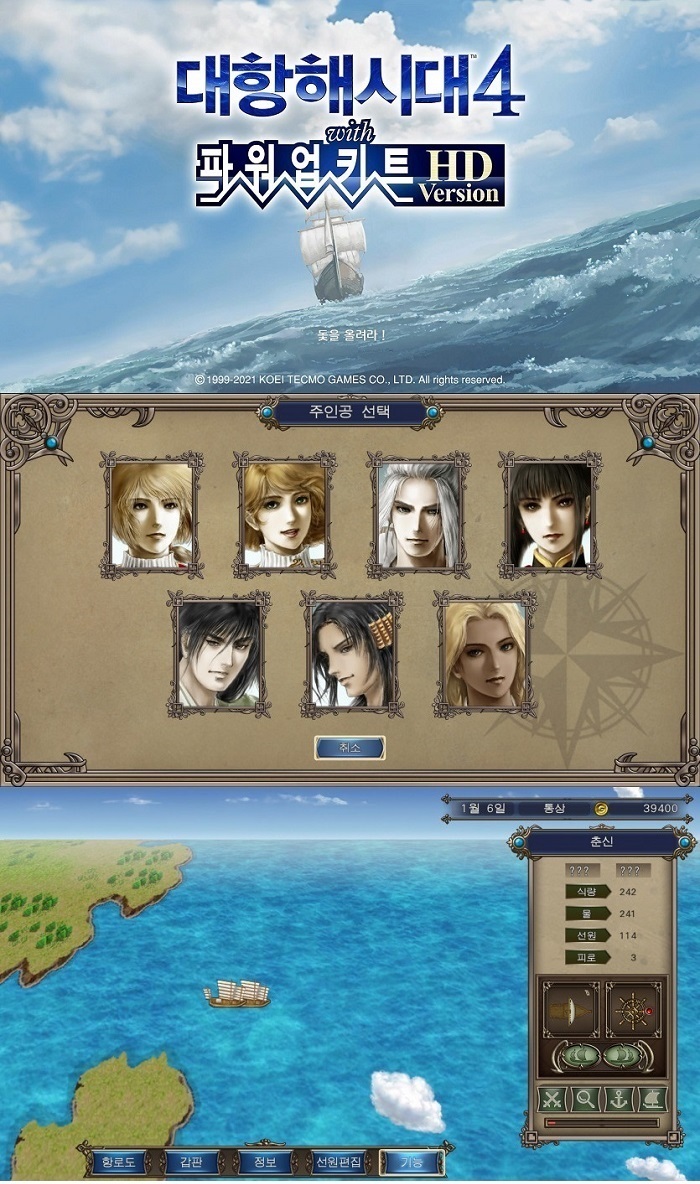Choose the dark-haired man in green collar
The height and width of the screenshot is (1184, 700).
[x=219, y=654]
